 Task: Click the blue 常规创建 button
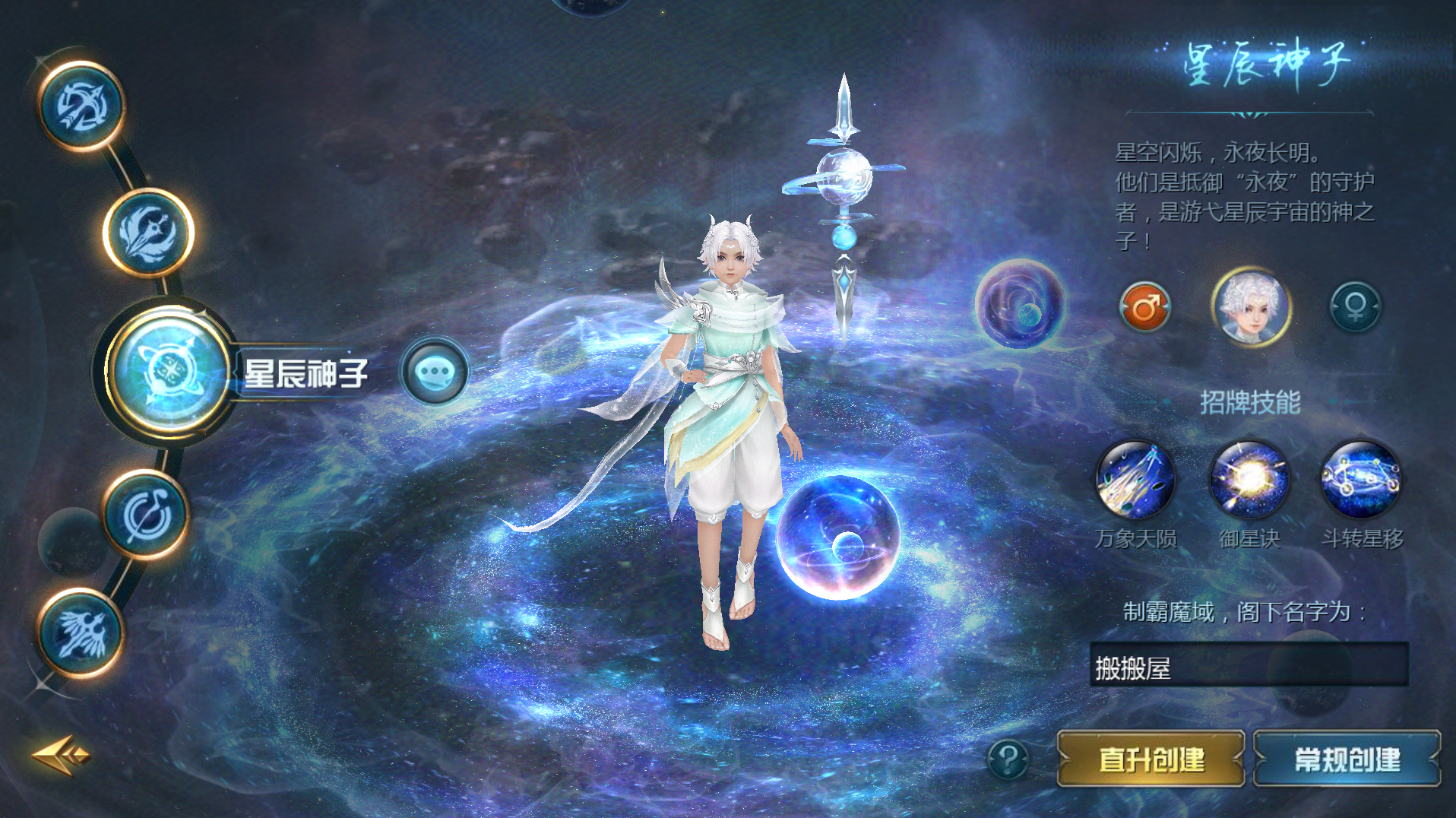[1347, 759]
